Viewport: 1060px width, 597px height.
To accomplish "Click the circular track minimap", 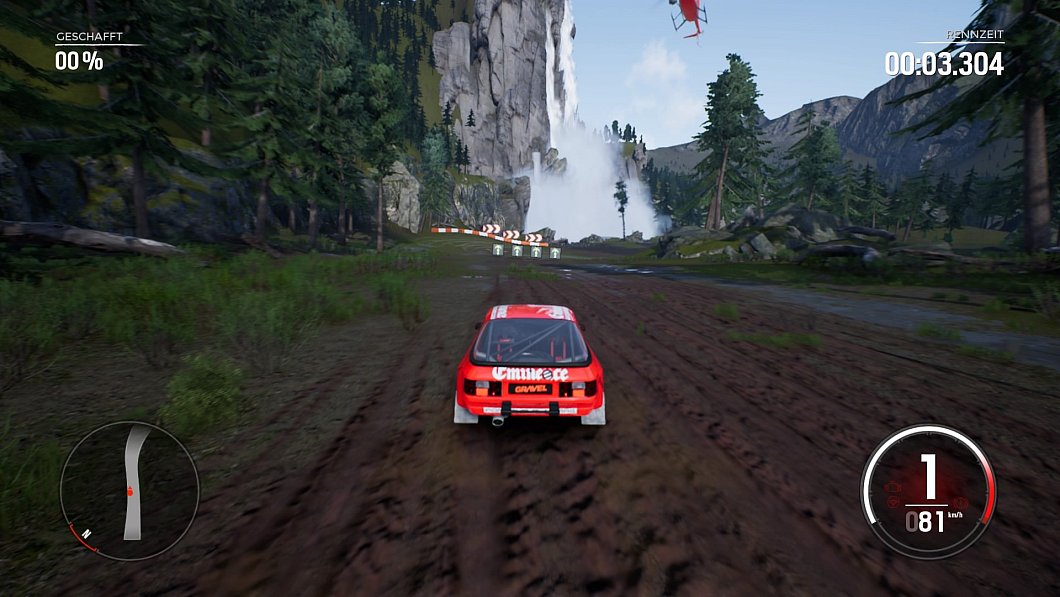I will (129, 490).
